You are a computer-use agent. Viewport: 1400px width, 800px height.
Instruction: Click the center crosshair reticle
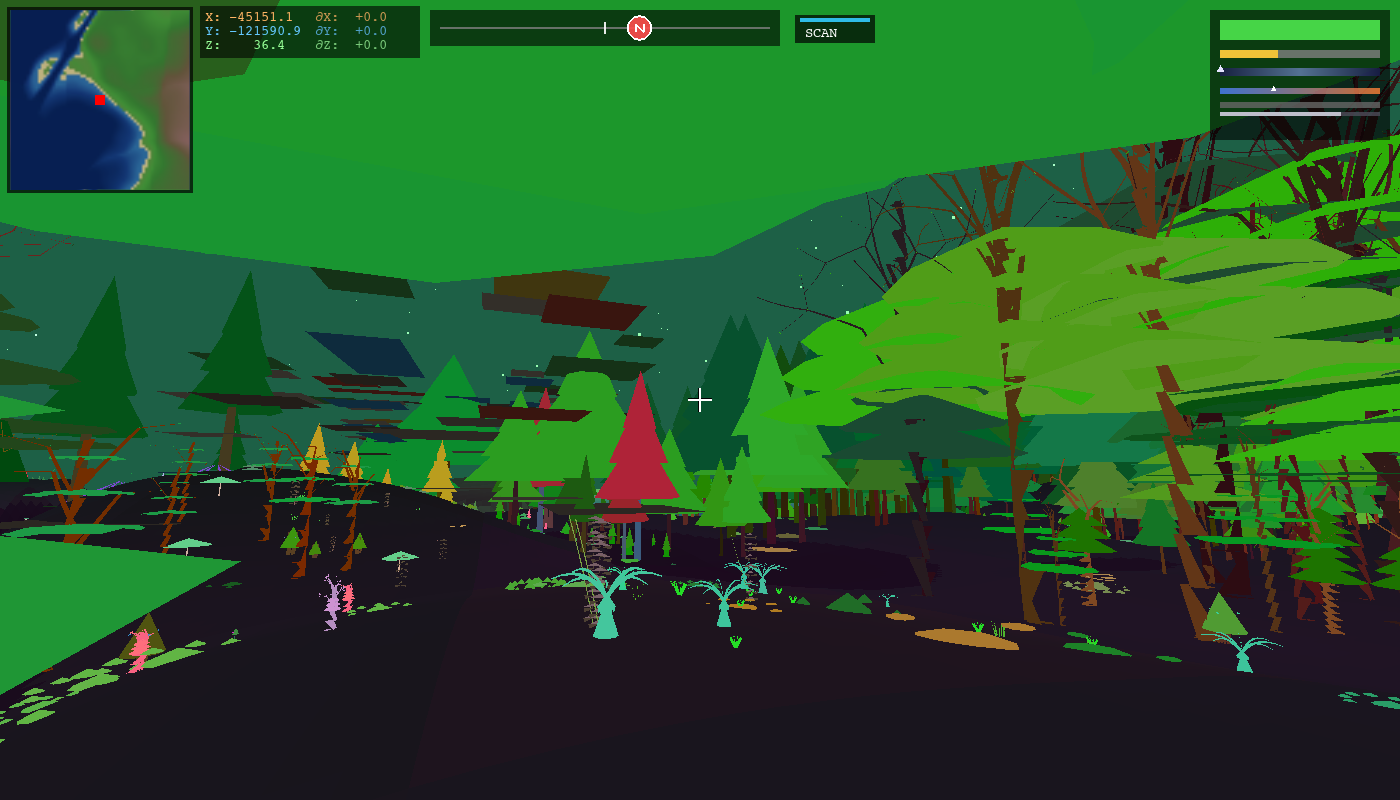pos(700,401)
